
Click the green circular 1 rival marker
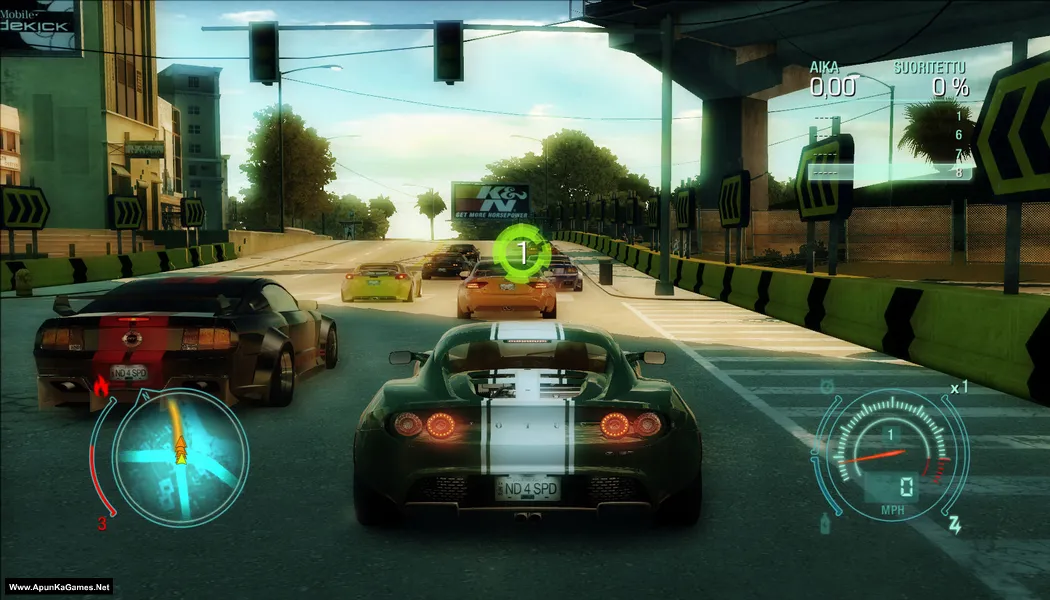pyautogui.click(x=520, y=252)
